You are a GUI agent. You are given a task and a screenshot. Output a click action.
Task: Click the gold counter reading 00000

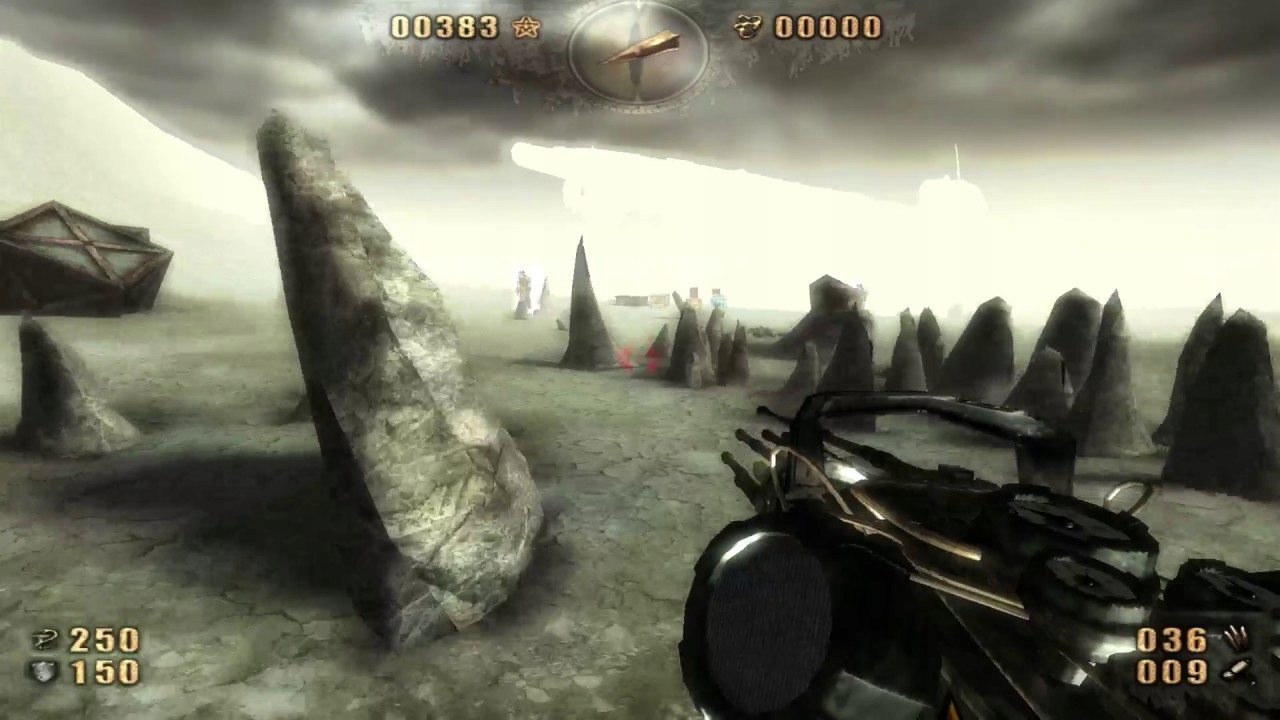(x=826, y=27)
